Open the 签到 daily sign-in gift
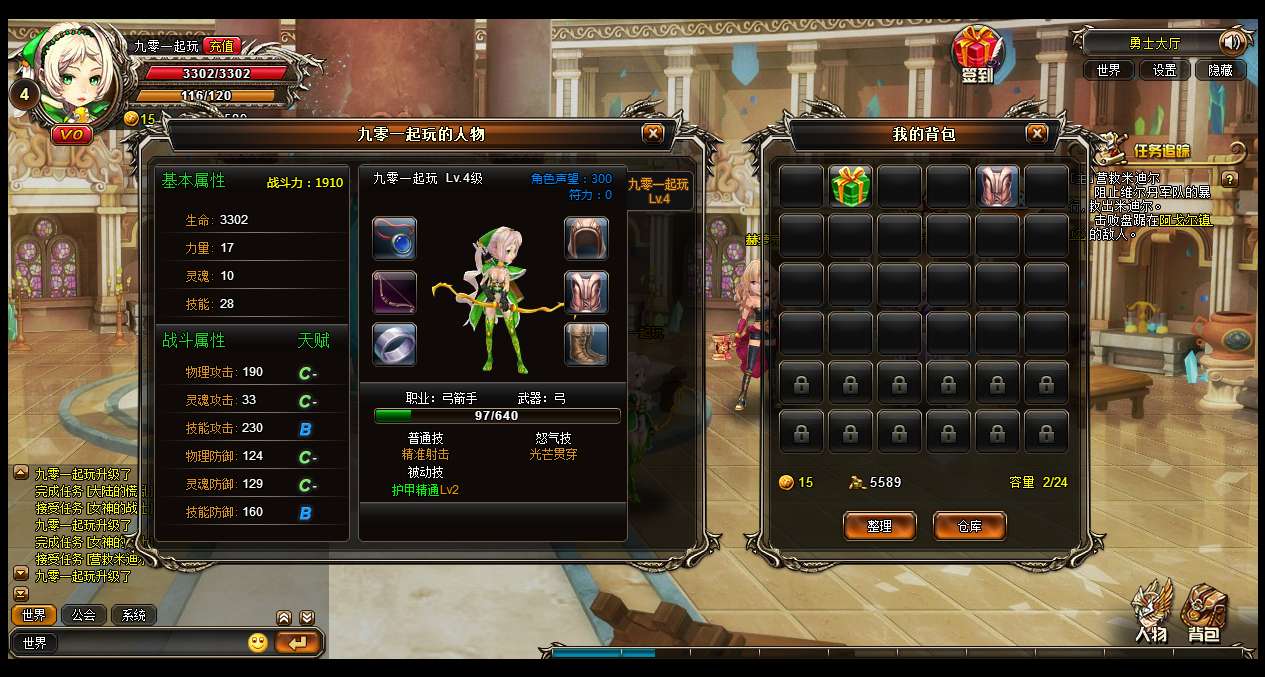The height and width of the screenshot is (677, 1265). pos(976,55)
